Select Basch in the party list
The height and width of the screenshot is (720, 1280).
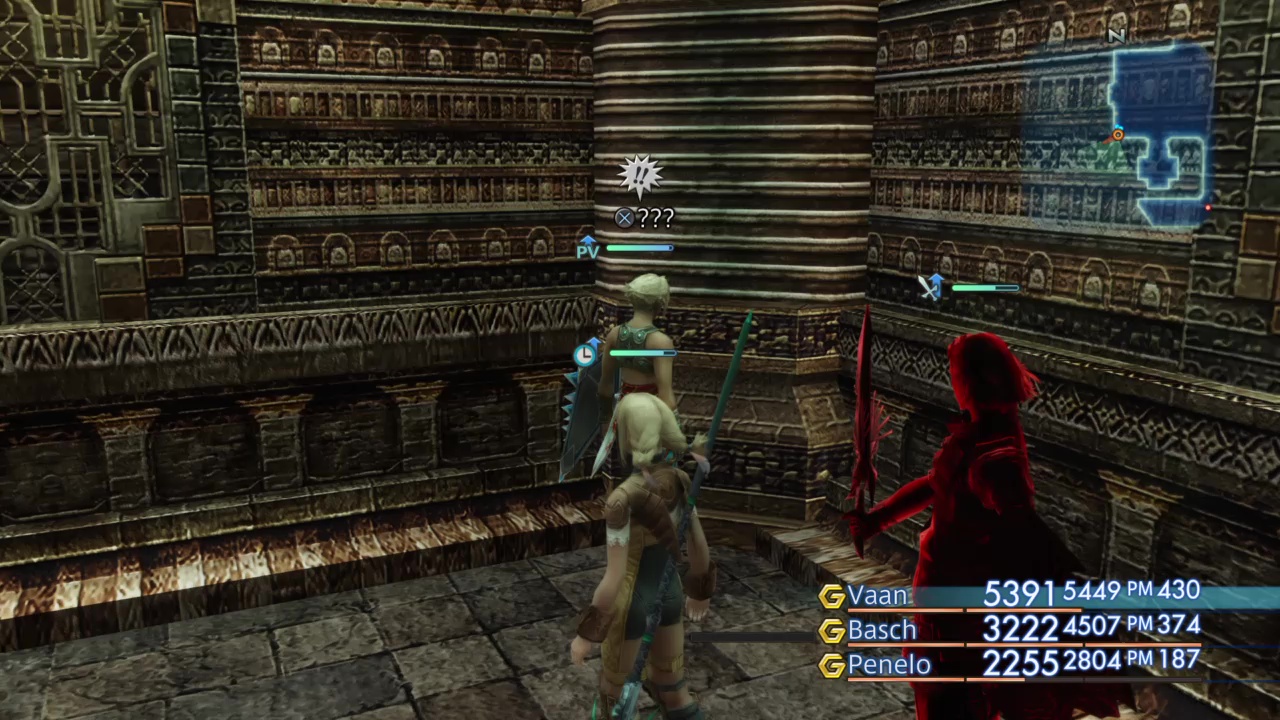[881, 630]
